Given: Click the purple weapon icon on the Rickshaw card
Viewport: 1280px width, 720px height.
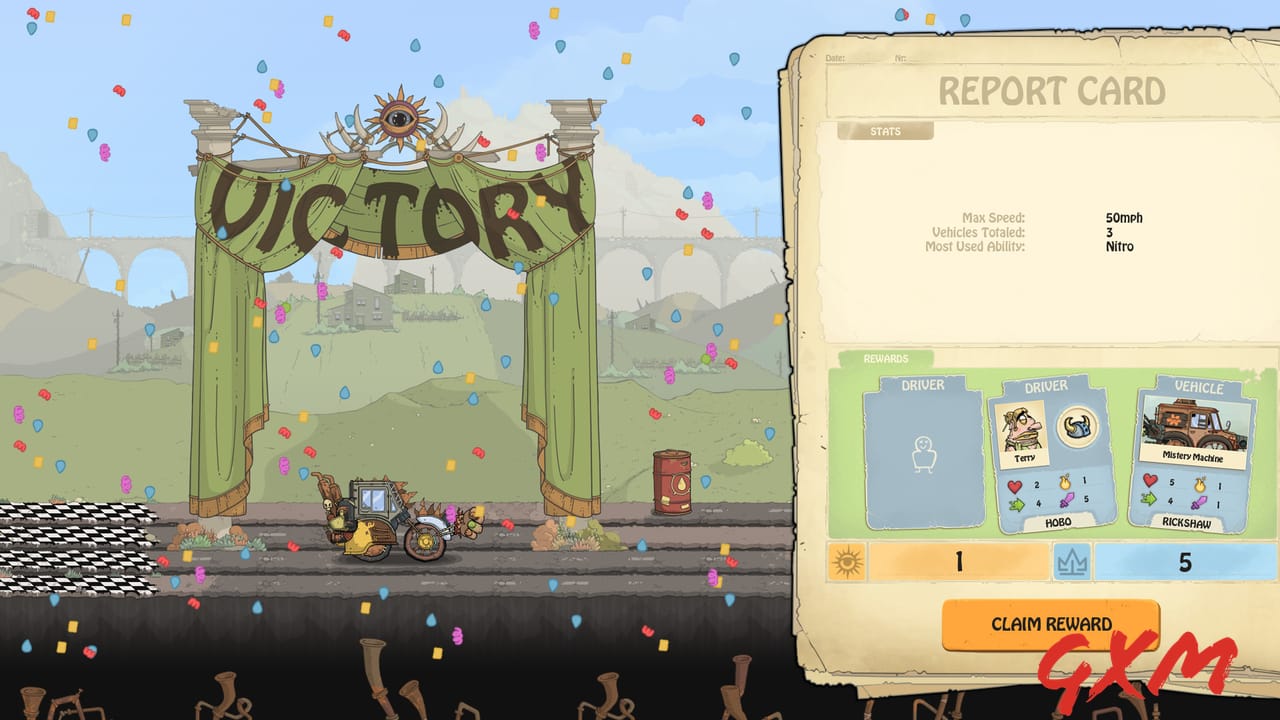Looking at the screenshot, I should 1197,503.
